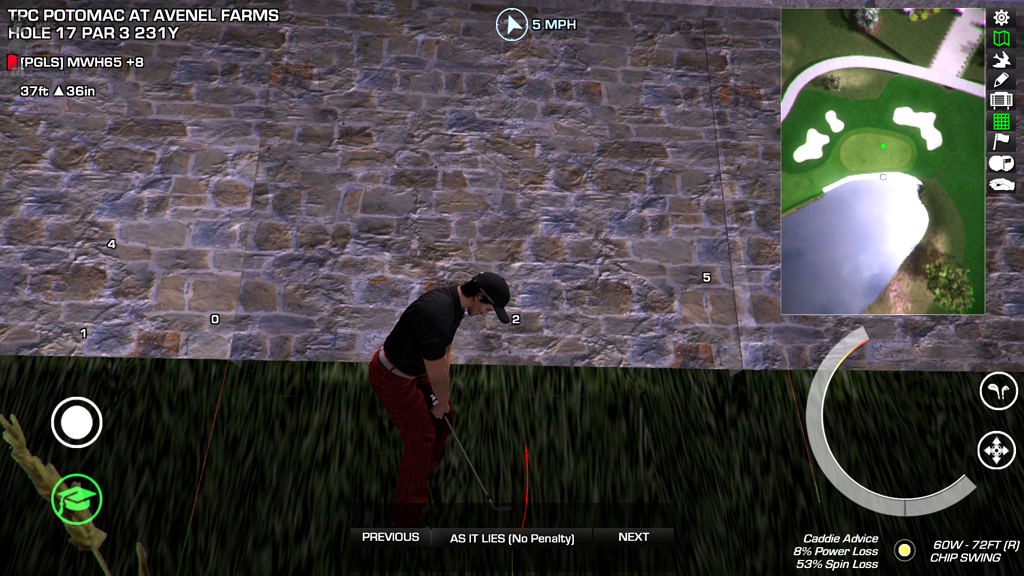Click the bird flyover icon

(x=1001, y=60)
